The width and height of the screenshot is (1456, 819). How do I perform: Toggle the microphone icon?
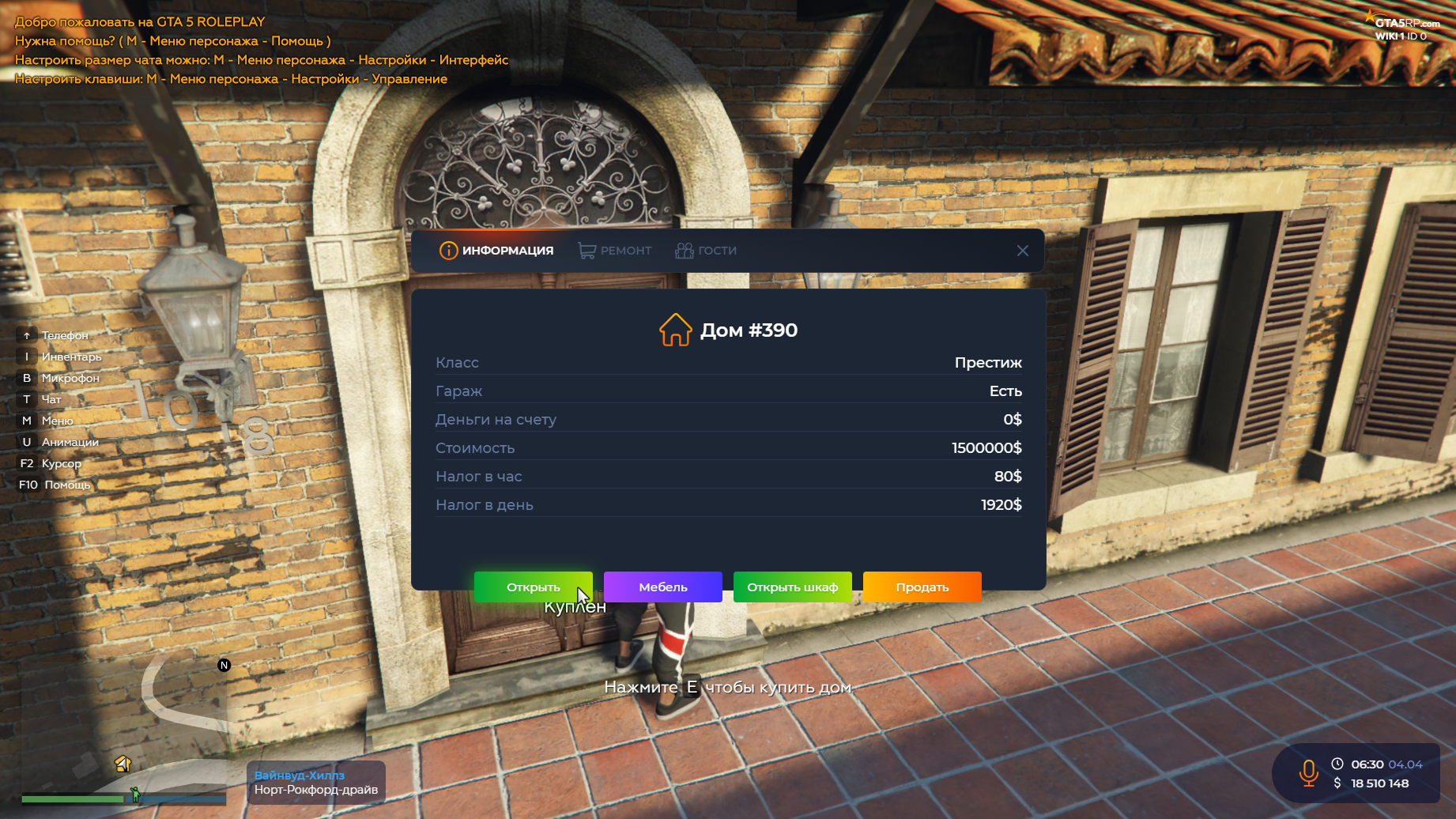1308,772
